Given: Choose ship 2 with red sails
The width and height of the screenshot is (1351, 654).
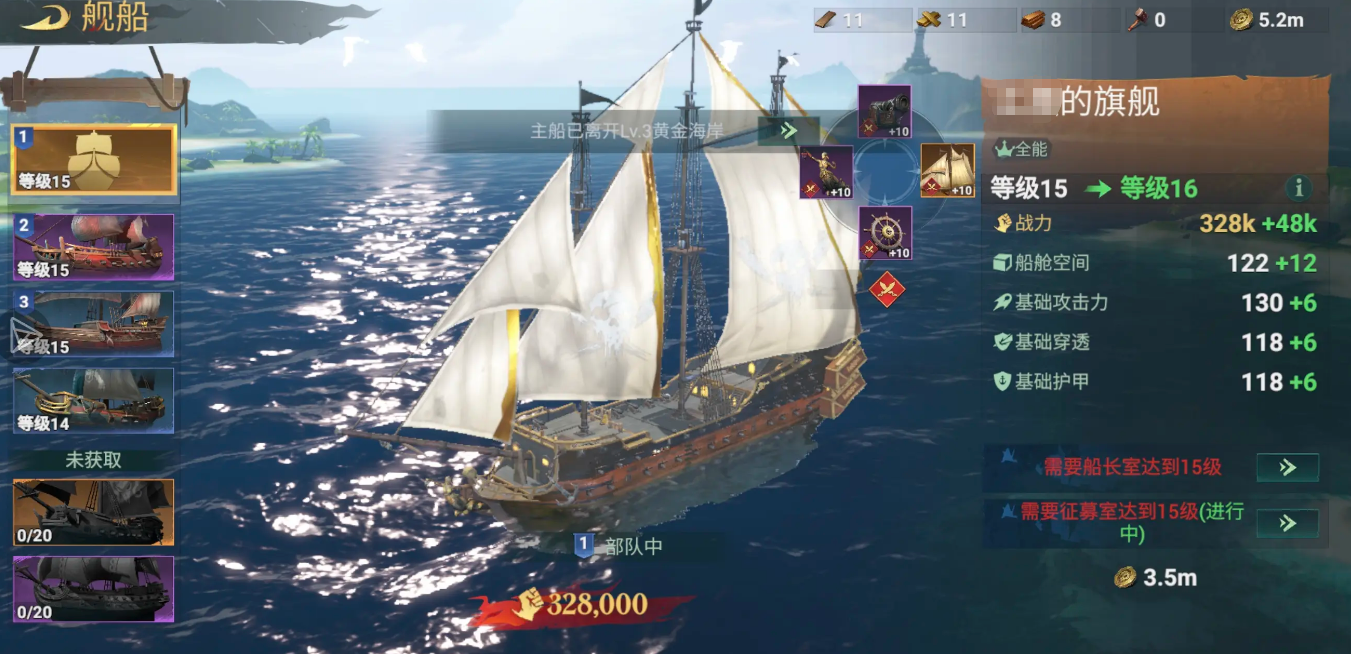Looking at the screenshot, I should pos(94,246).
